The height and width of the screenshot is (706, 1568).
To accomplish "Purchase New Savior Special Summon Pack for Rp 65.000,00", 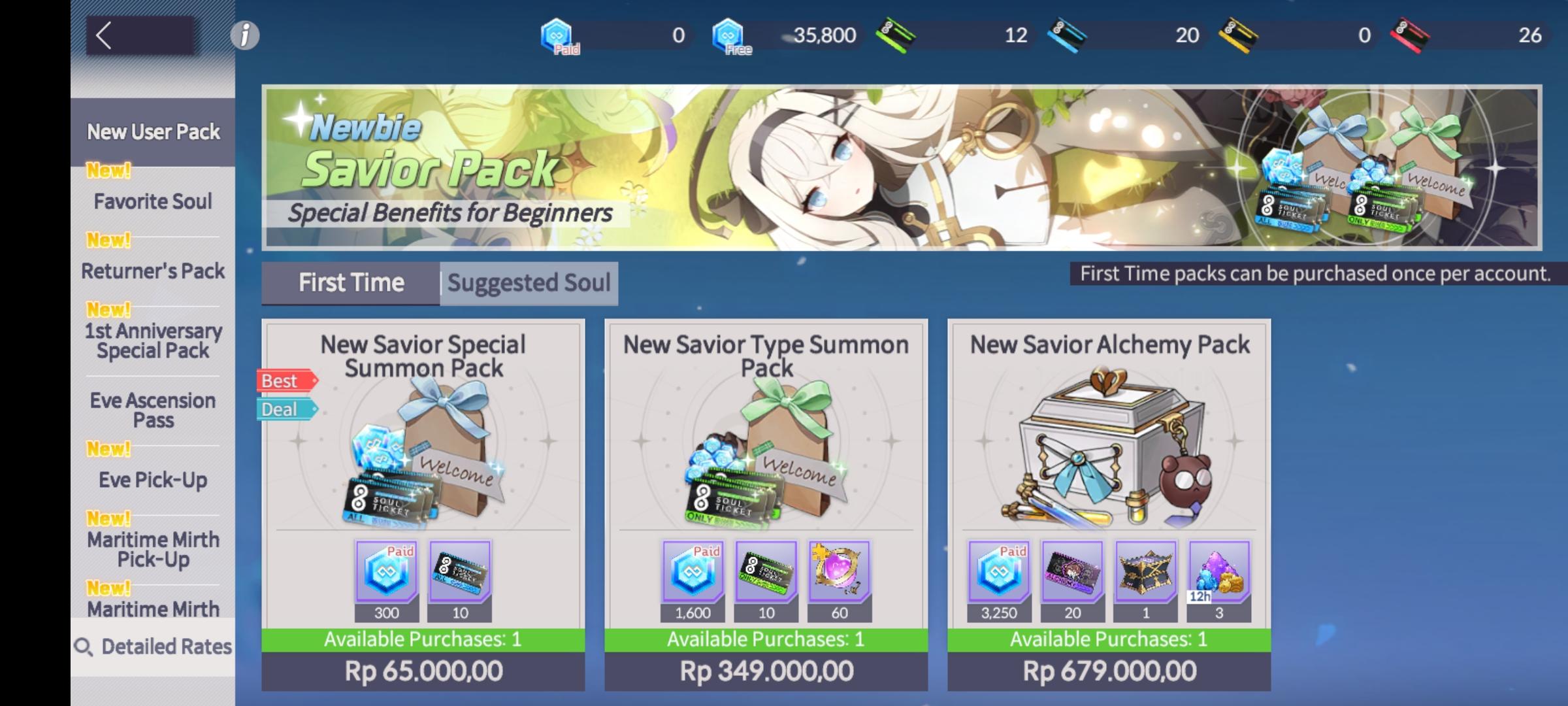I will click(423, 670).
